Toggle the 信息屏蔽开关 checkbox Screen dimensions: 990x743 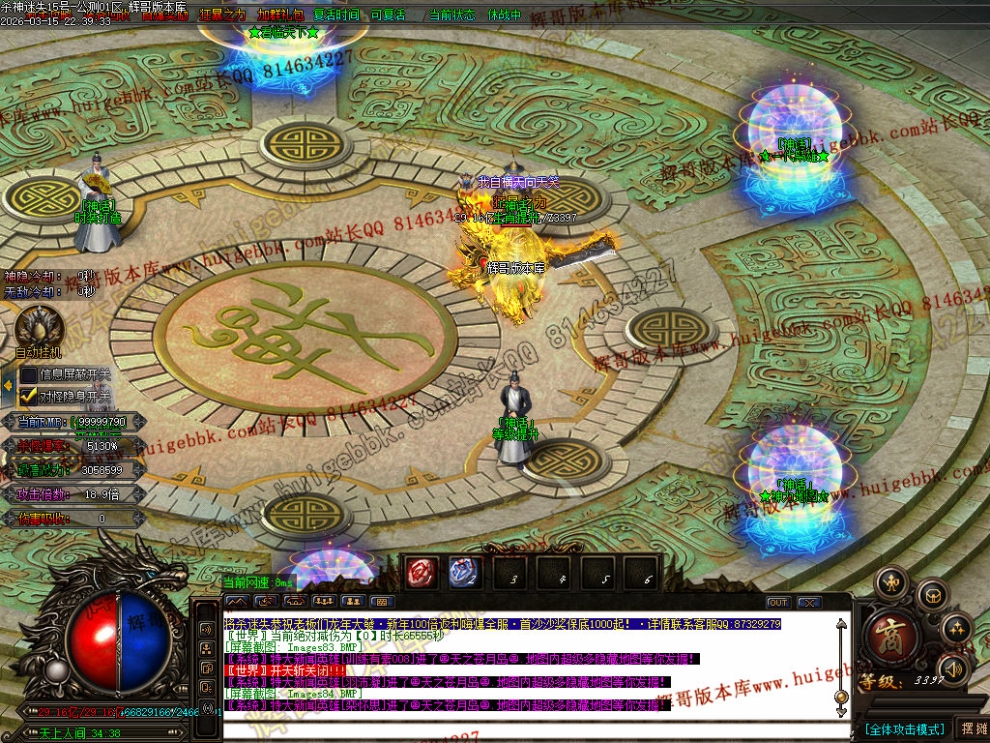[x=29, y=374]
